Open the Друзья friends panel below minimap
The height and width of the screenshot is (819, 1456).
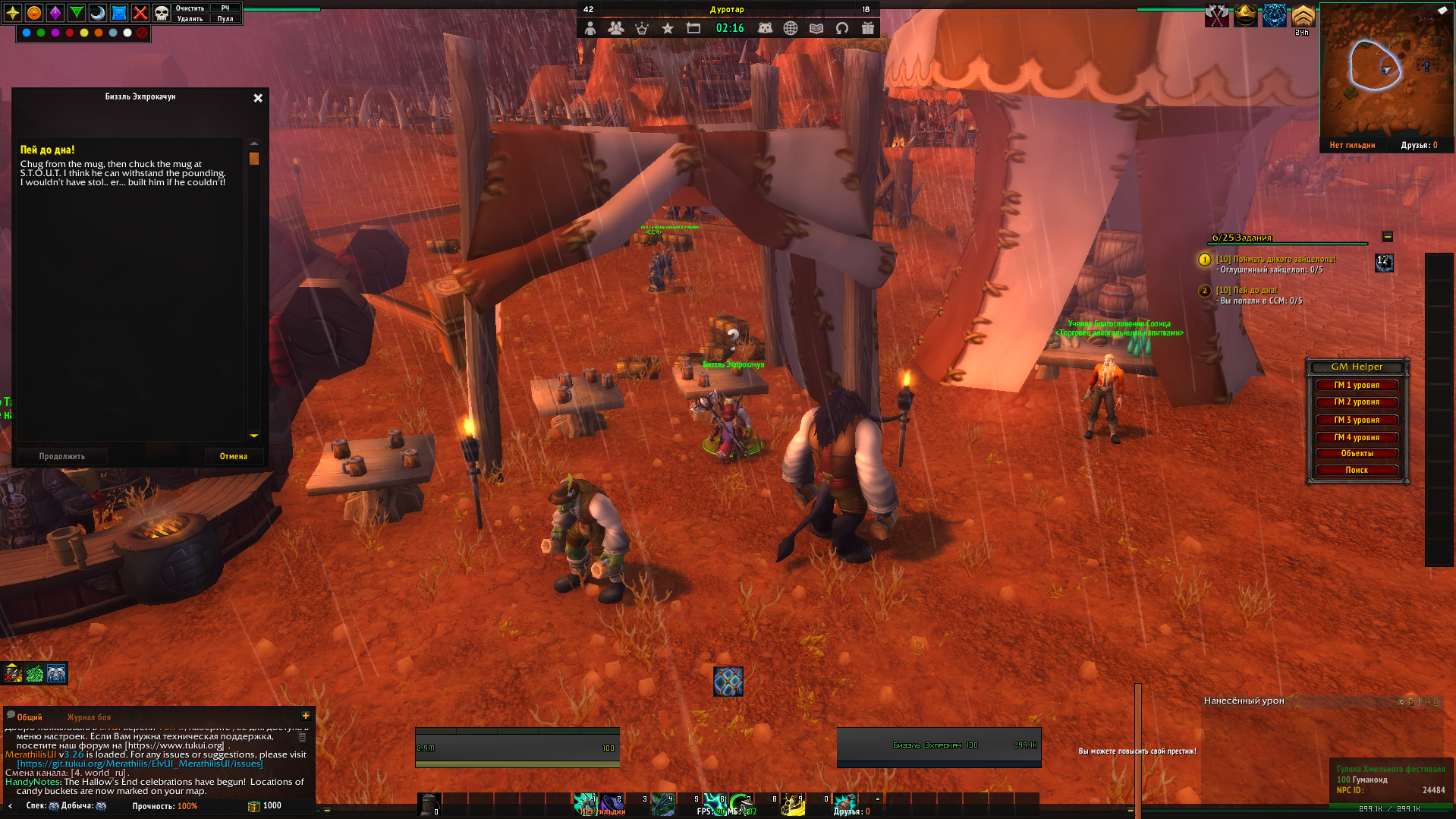point(1419,145)
